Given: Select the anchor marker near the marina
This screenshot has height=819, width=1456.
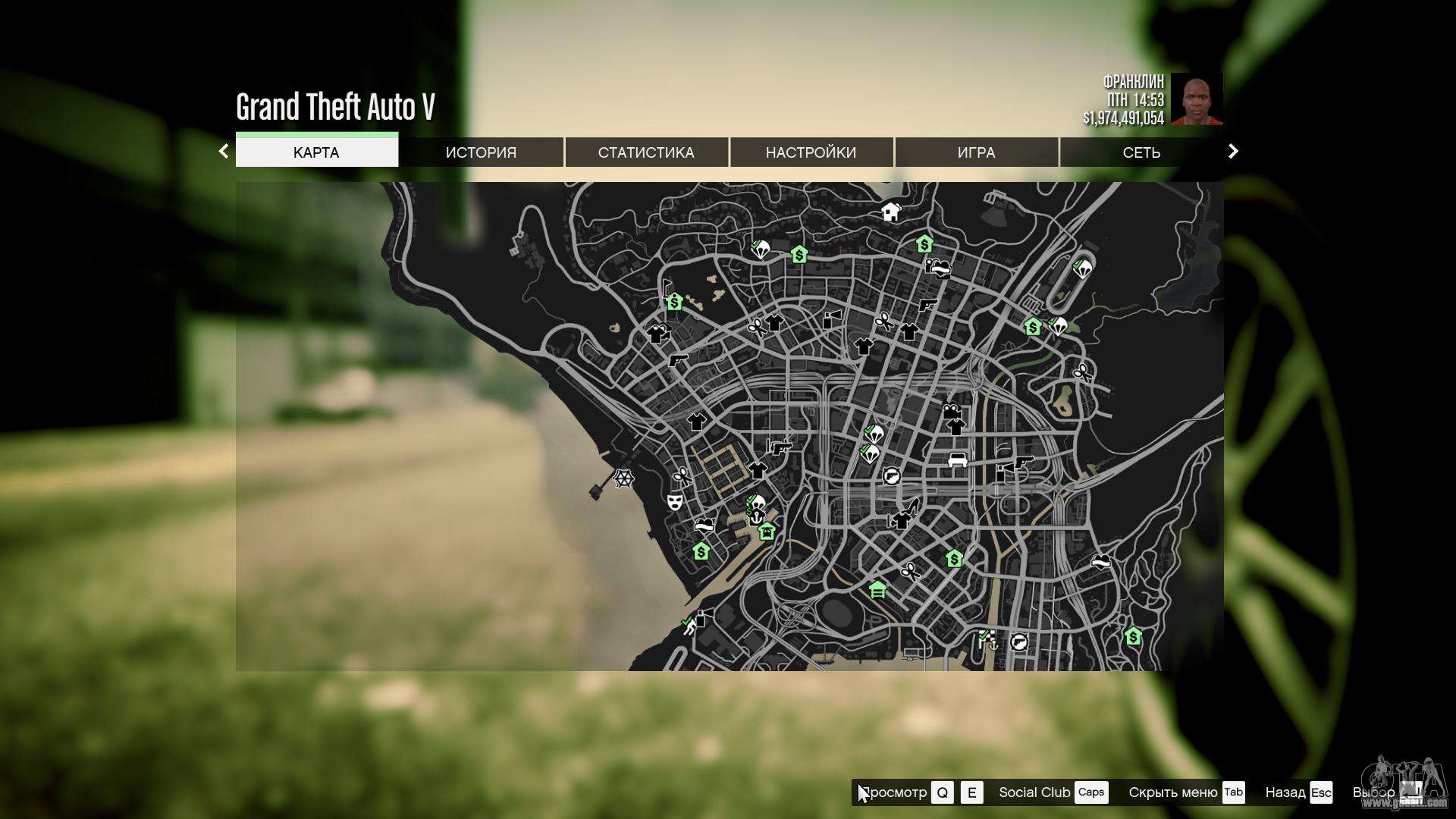Looking at the screenshot, I should click(756, 518).
